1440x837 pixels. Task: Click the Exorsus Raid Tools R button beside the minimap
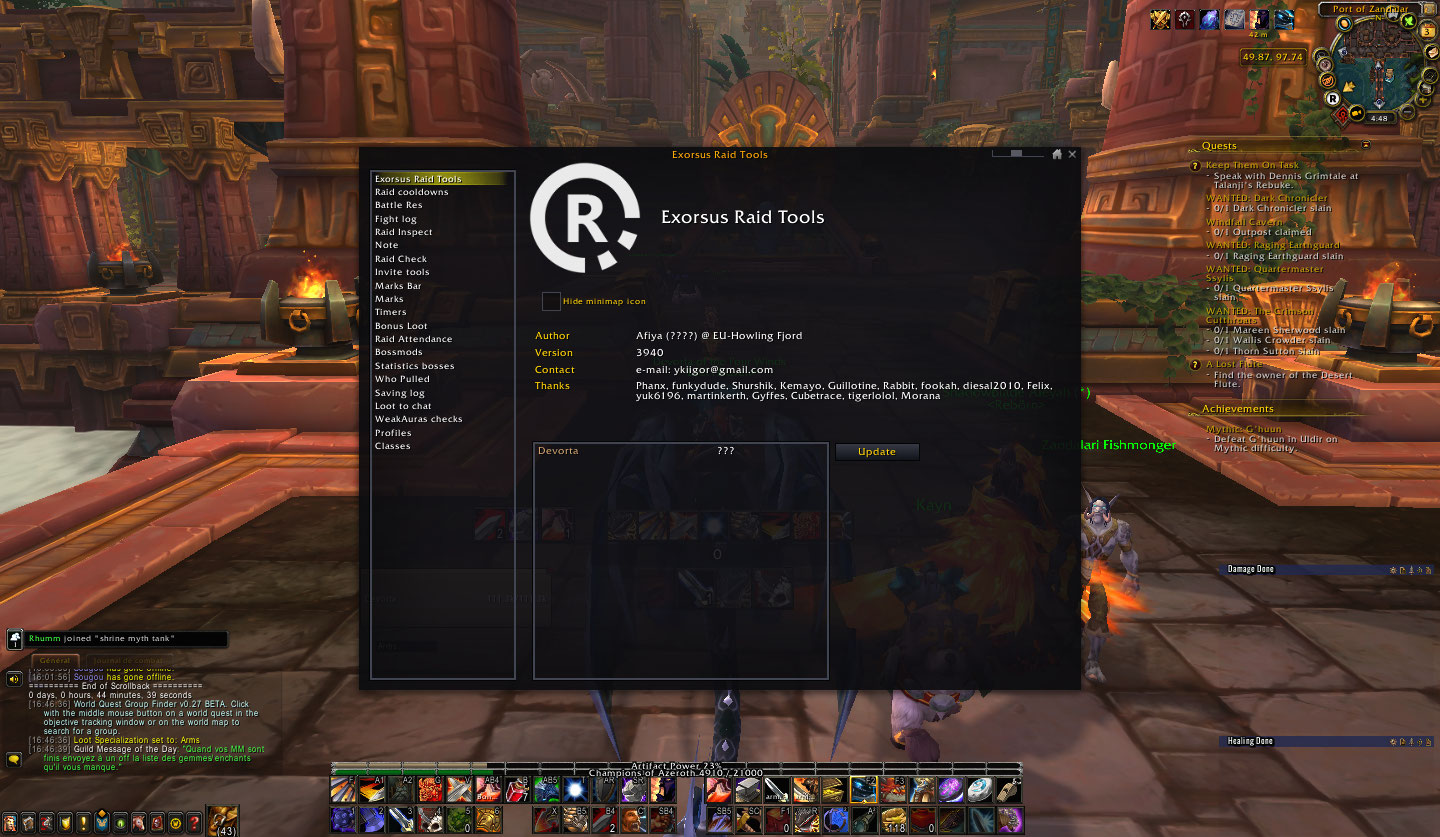click(x=1332, y=99)
